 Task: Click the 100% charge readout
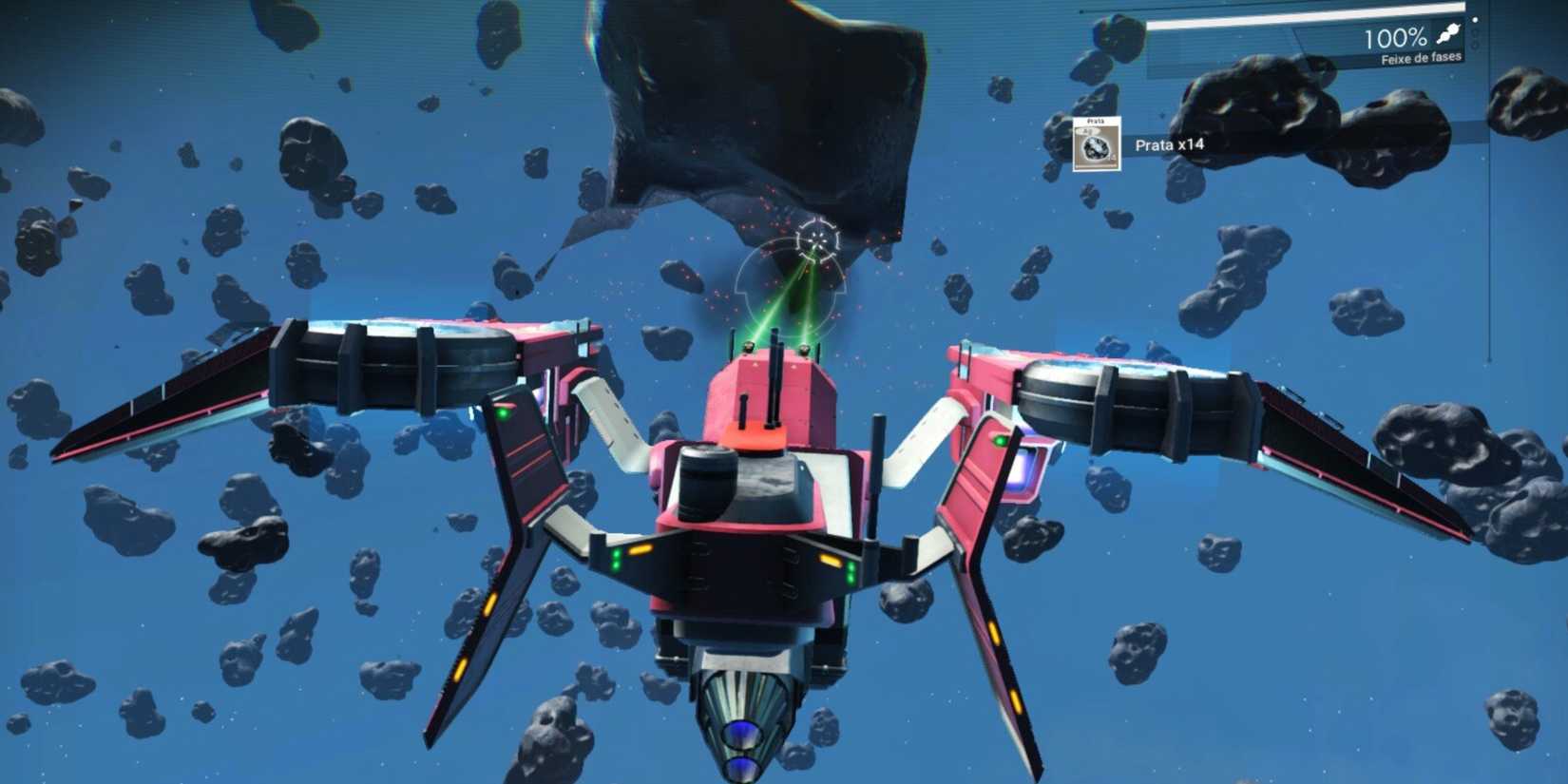click(1395, 36)
